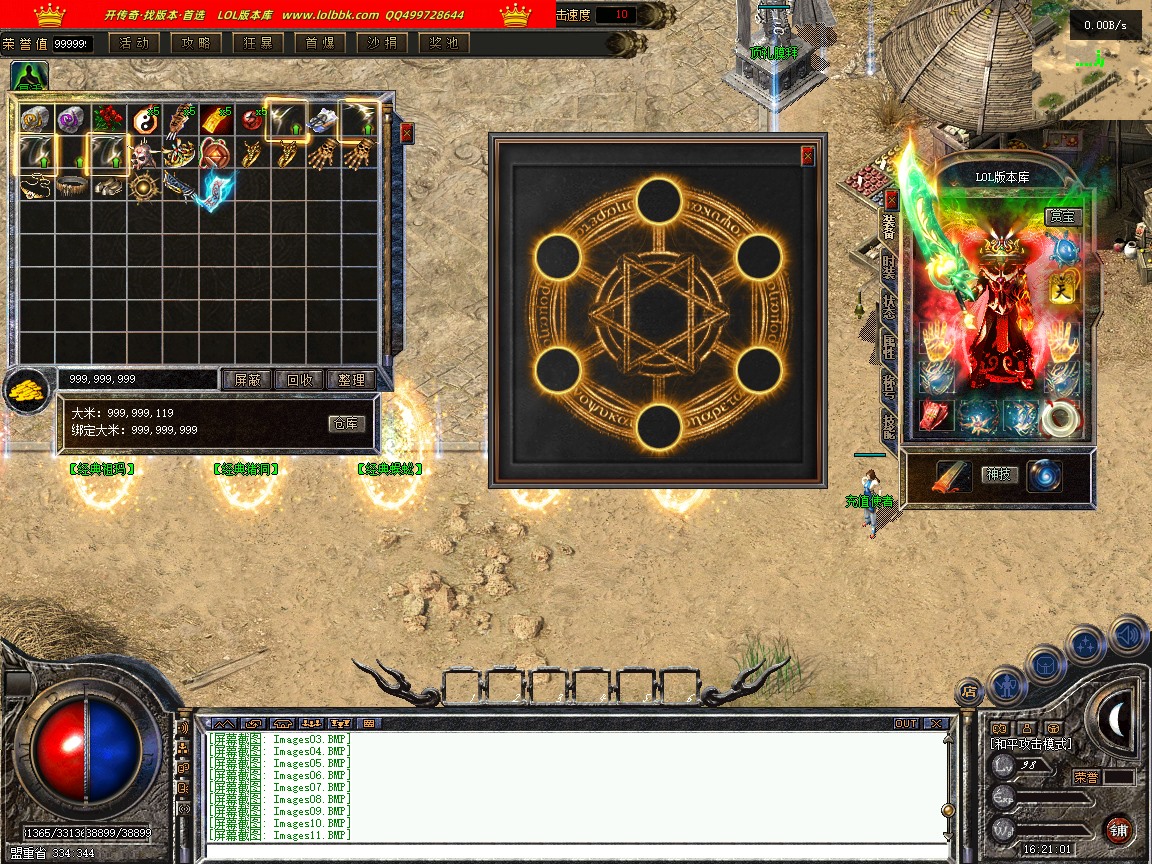The image size is (1152, 864).
Task: Open the 攻略 guide menu
Action: pos(196,43)
